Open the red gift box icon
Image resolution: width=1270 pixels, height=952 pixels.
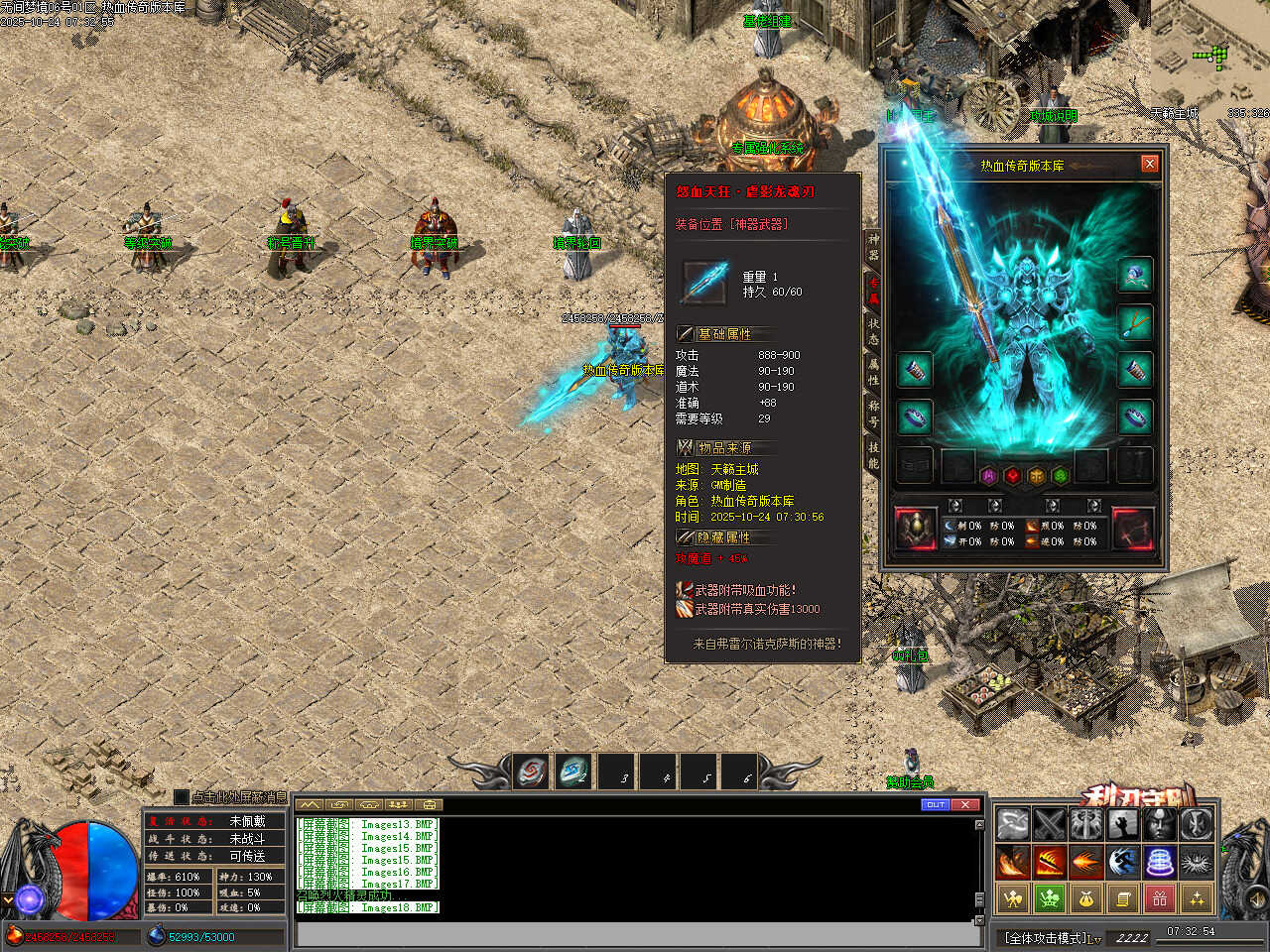click(x=1160, y=898)
